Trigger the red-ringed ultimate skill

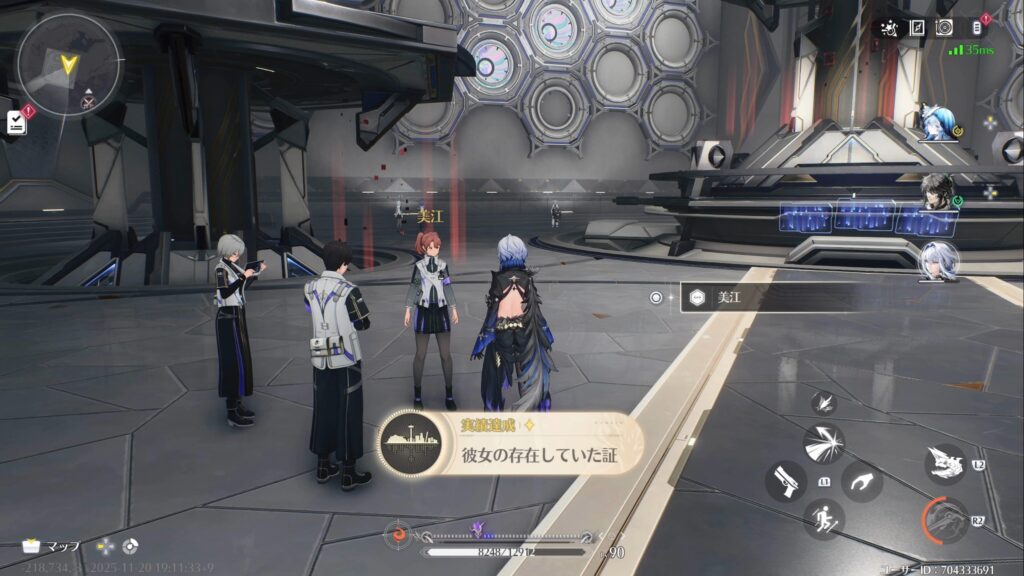(944, 521)
